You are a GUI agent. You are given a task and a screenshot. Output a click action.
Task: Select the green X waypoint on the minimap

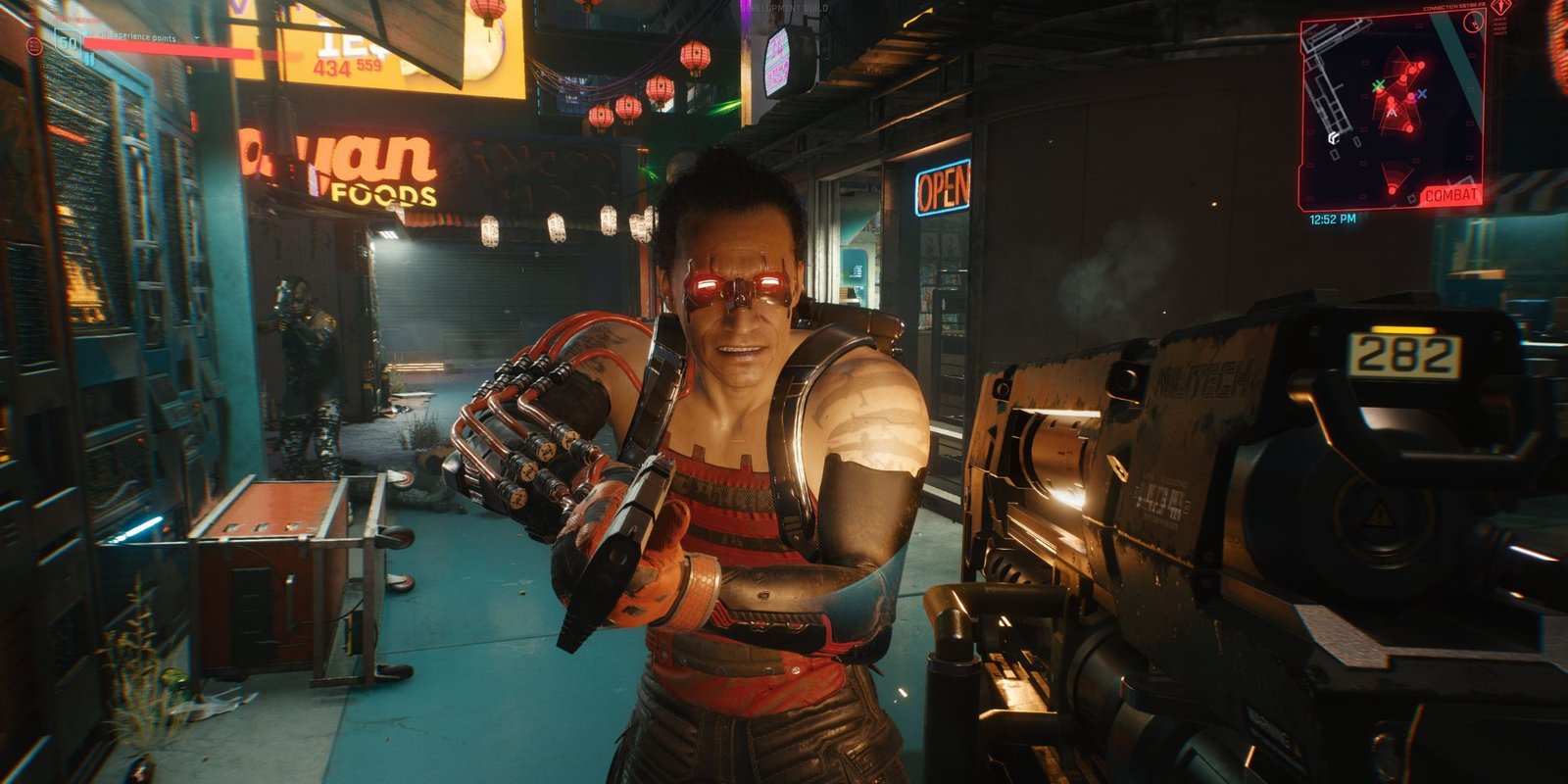click(1378, 86)
